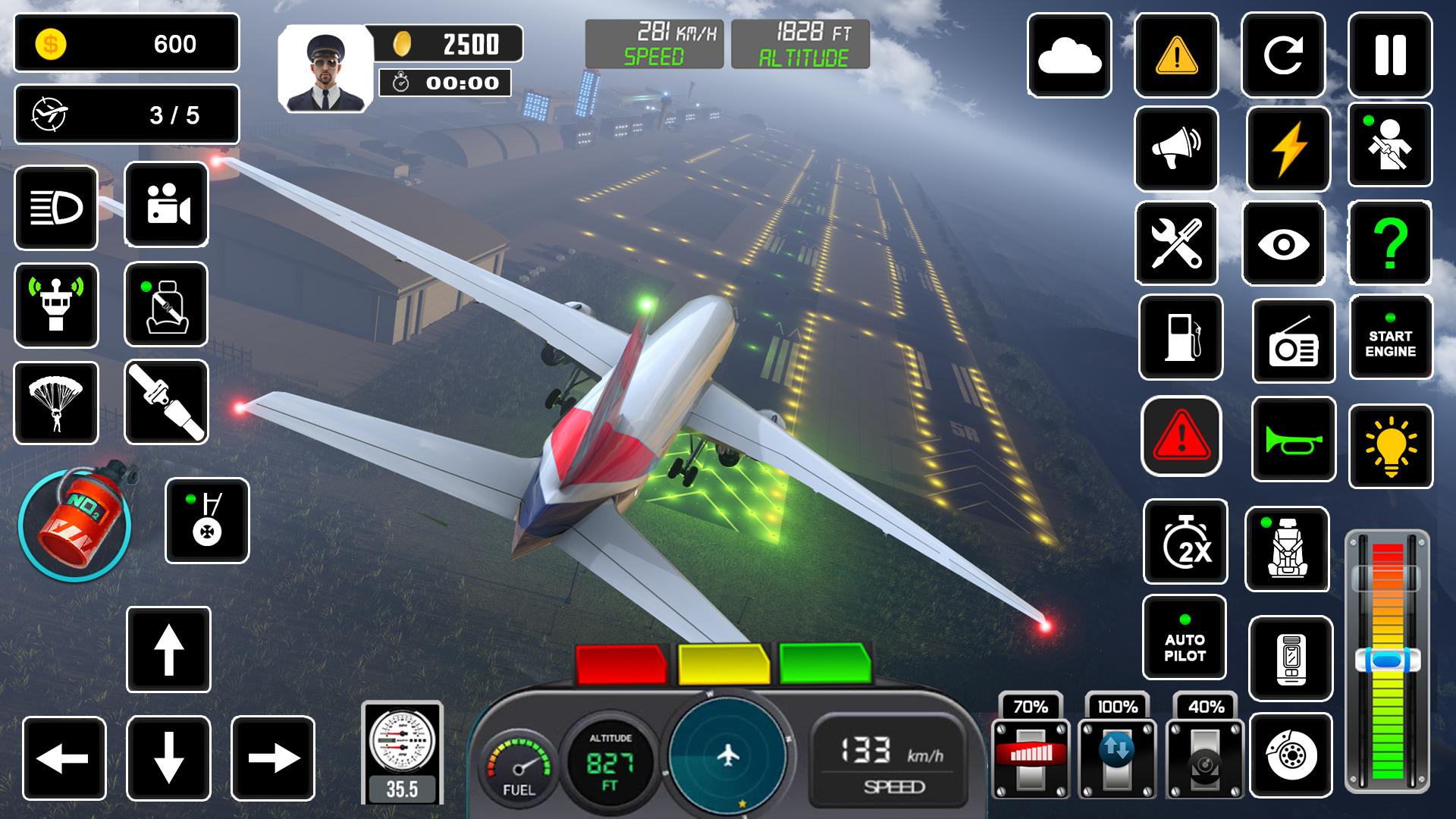
Task: Enable Auto Pilot mode
Action: [1185, 639]
